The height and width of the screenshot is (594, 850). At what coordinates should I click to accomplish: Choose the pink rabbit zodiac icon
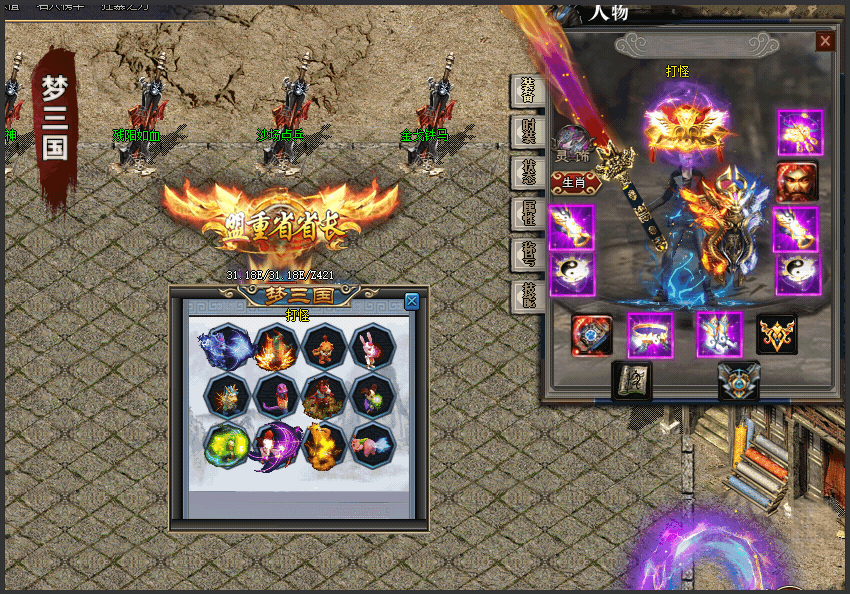point(373,346)
